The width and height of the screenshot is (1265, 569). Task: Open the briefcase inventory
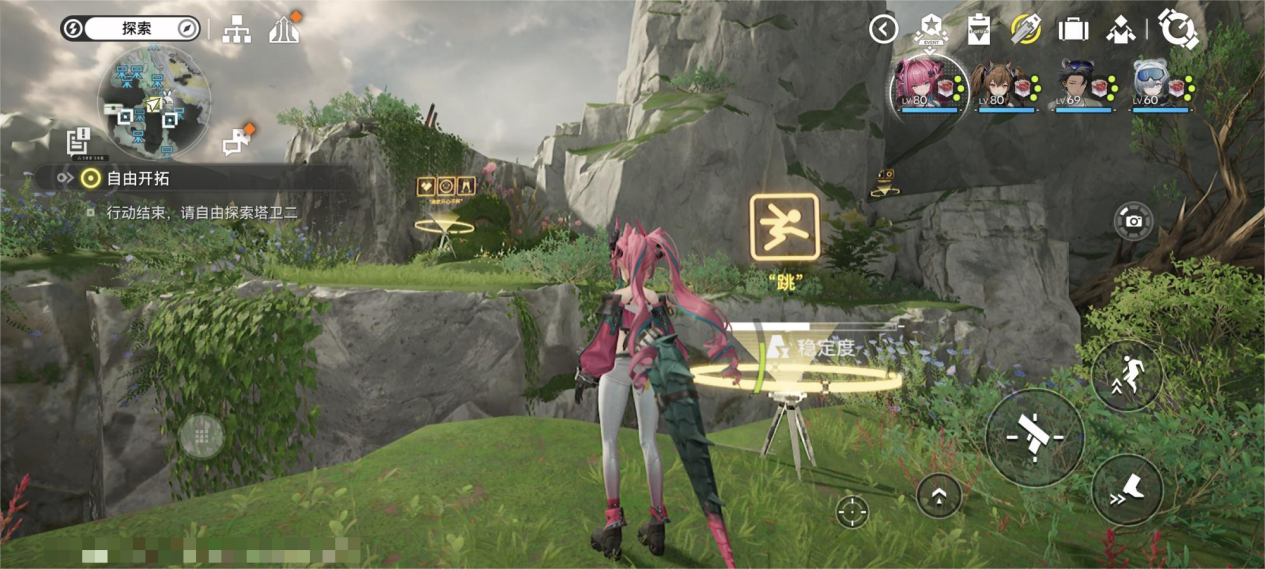1073,29
